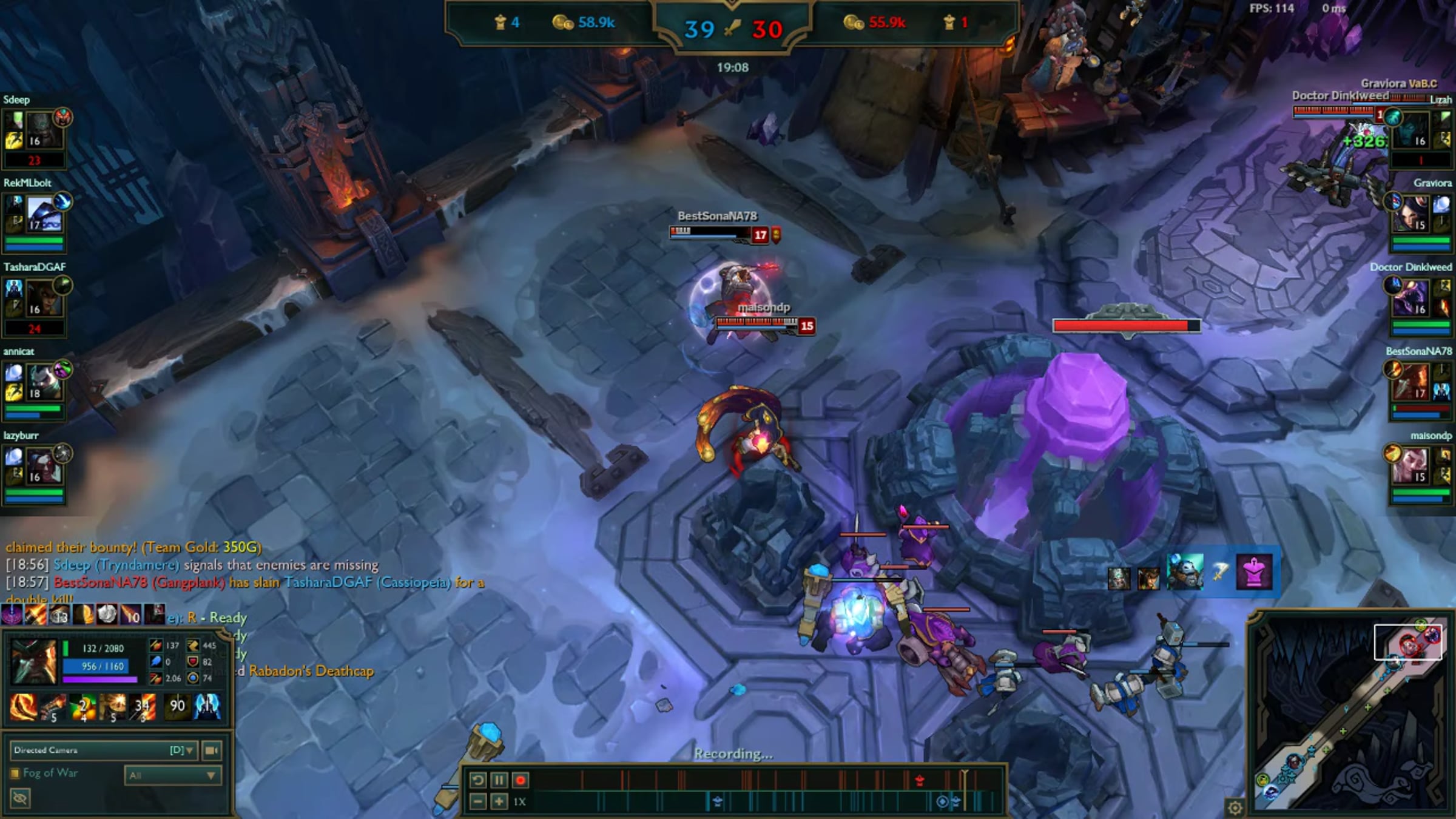This screenshot has height=819, width=1456.
Task: Jump to the red kill marker on the timeline
Action: pyautogui.click(x=920, y=780)
